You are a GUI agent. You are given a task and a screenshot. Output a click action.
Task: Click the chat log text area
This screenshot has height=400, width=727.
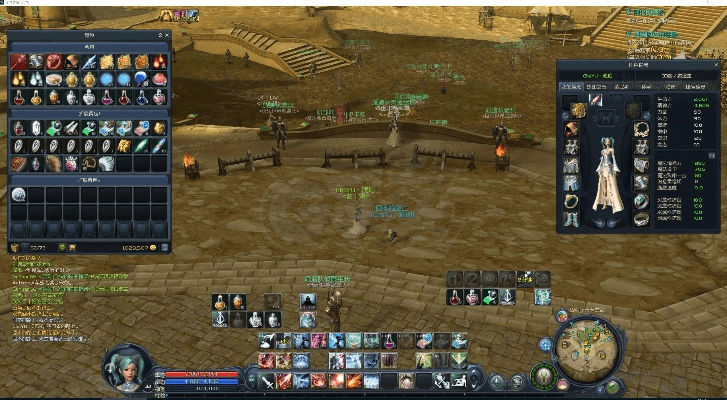click(60, 300)
